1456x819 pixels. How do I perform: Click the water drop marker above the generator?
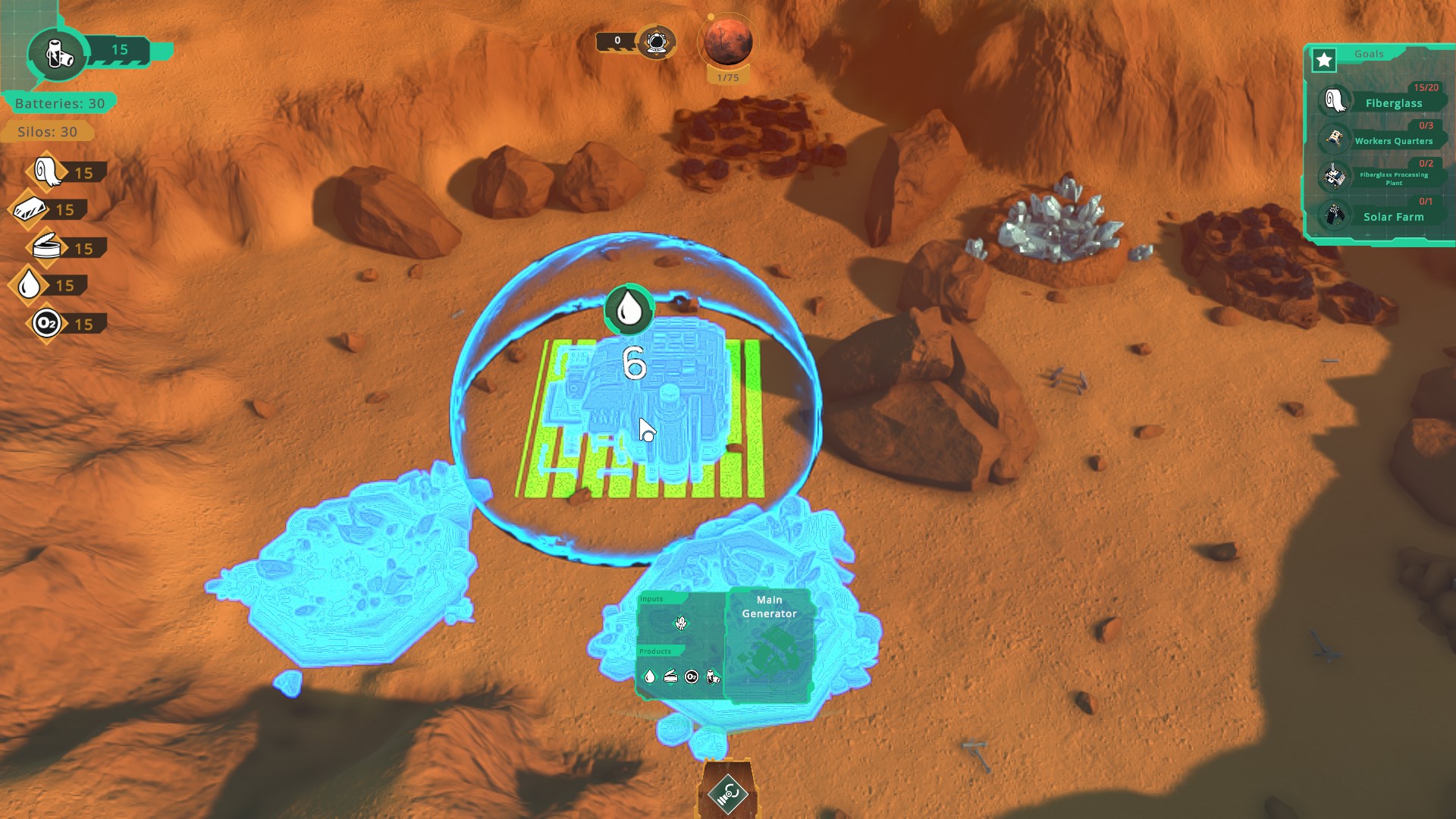coord(629,309)
